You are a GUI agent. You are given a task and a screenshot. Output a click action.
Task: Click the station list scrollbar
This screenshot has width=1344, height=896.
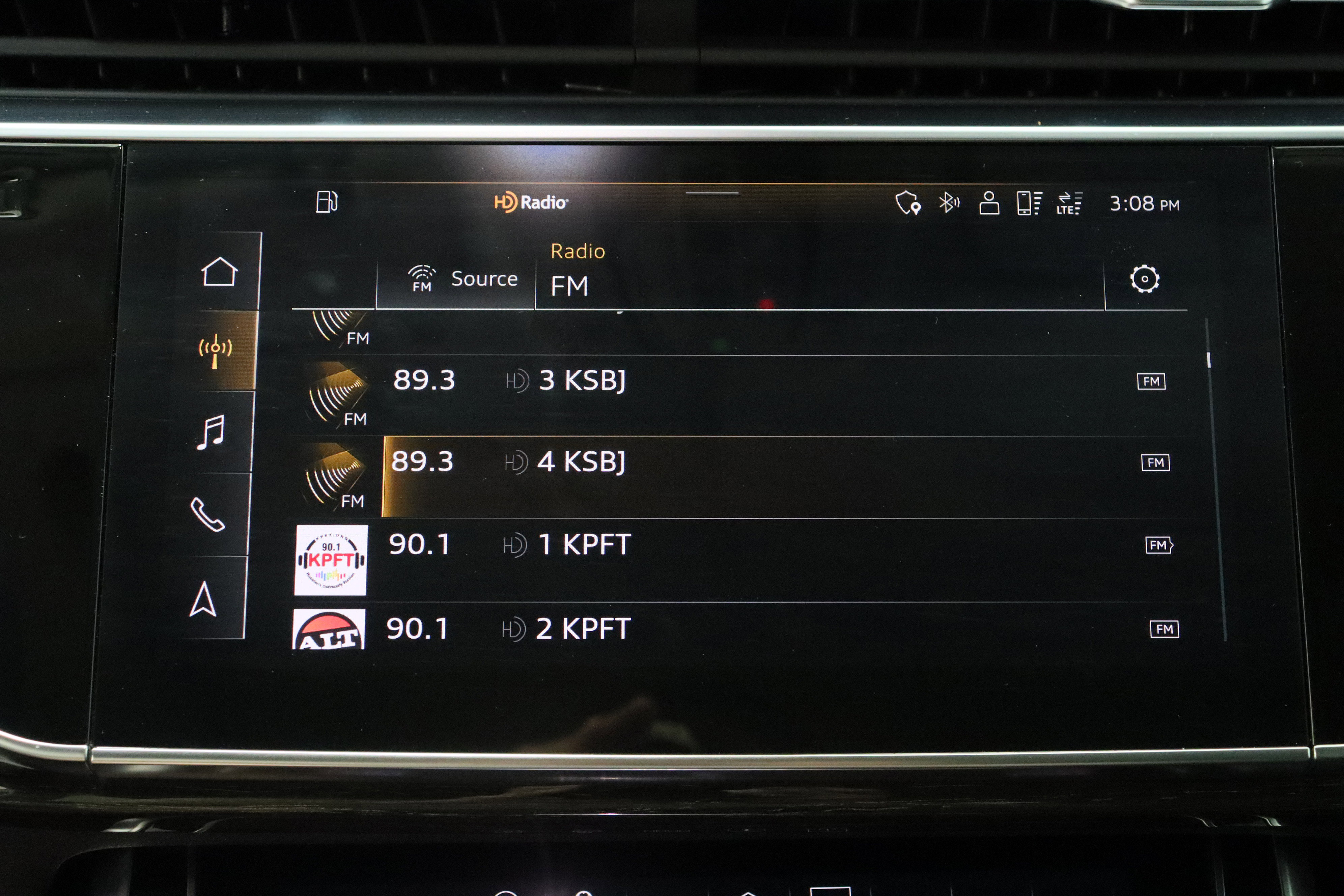tap(1209, 360)
